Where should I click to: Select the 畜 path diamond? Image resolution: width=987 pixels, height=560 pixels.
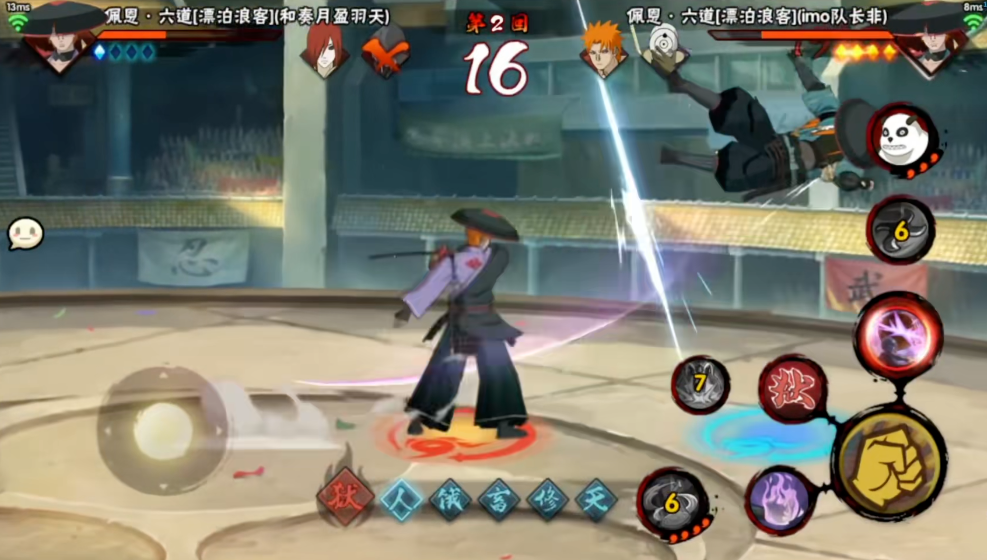pyautogui.click(x=499, y=498)
